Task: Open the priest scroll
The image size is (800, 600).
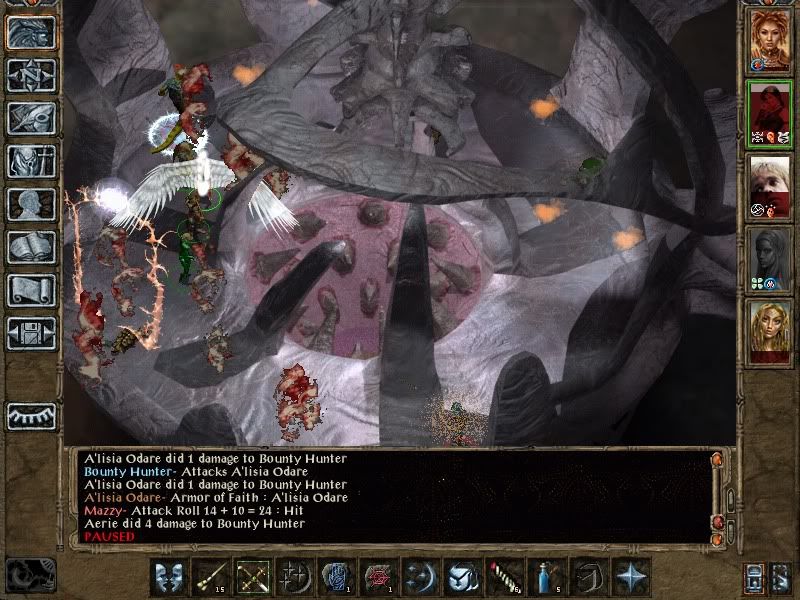Action: [x=31, y=290]
